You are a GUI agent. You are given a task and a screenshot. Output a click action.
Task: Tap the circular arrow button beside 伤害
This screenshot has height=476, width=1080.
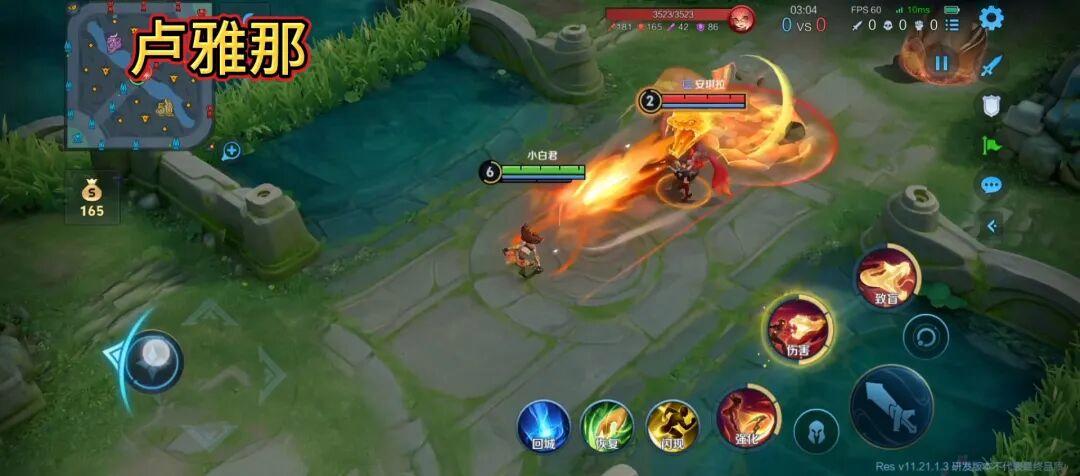(925, 337)
